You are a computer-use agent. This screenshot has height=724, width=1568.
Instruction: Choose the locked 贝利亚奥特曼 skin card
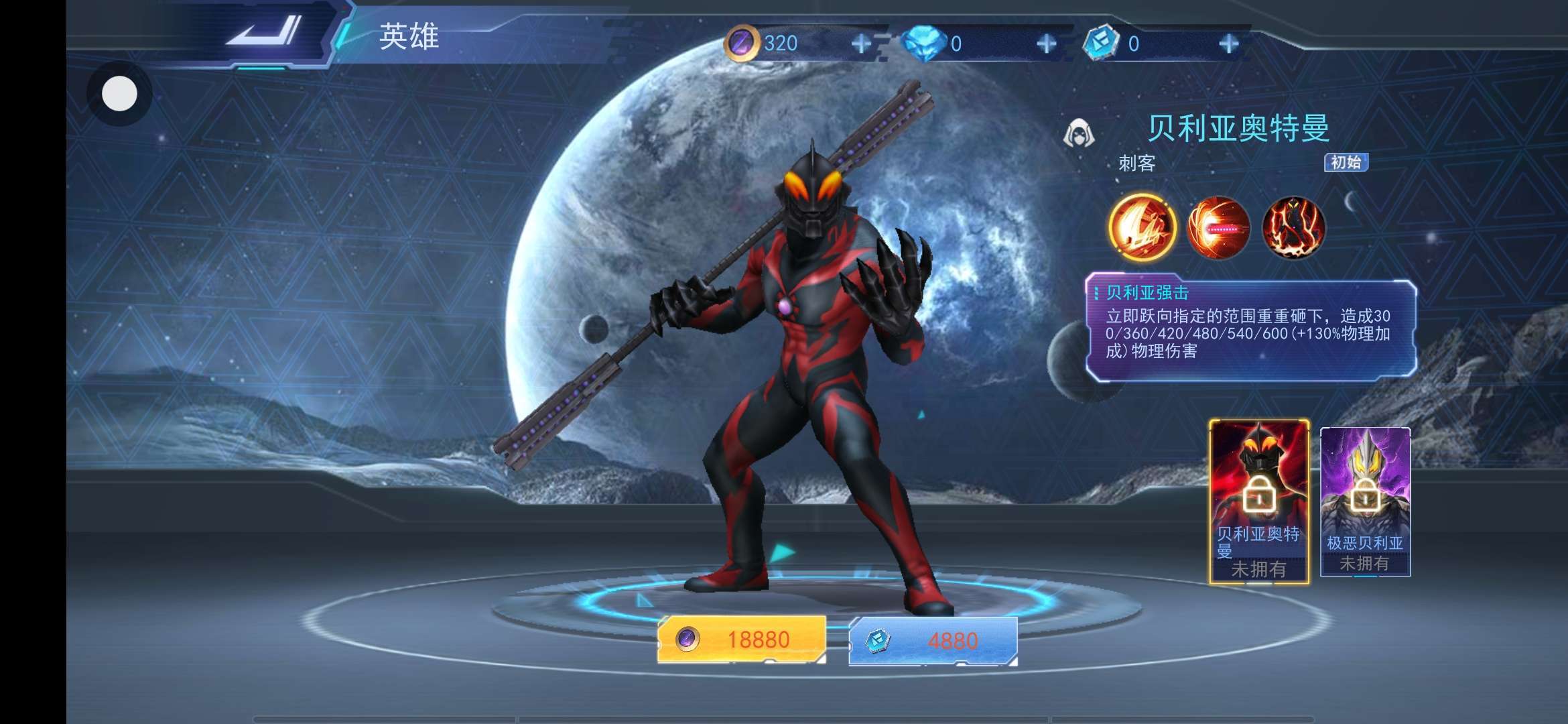[x=1259, y=501]
